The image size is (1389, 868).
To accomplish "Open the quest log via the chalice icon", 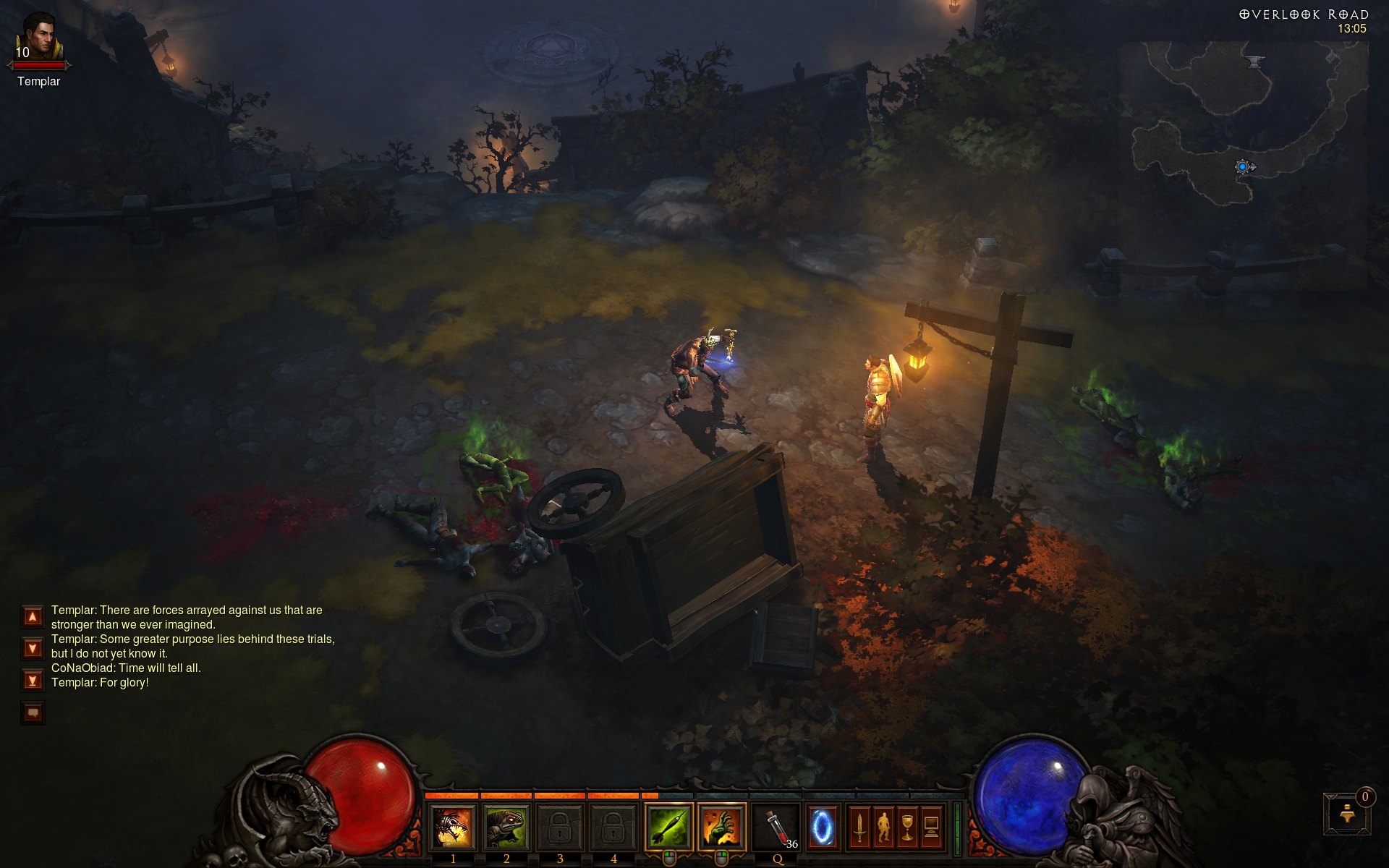I will (907, 827).
